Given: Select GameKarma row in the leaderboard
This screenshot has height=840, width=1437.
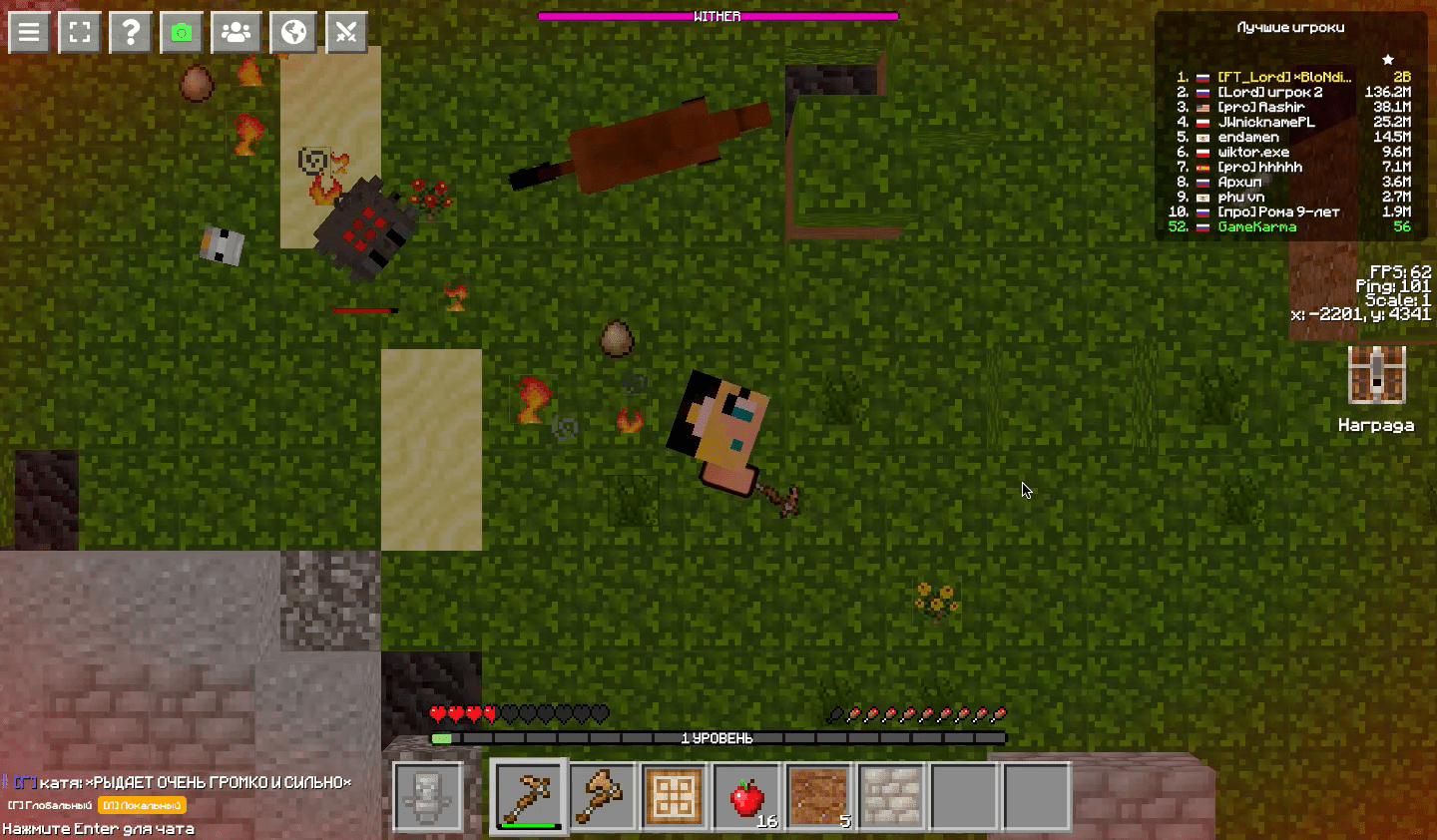Looking at the screenshot, I should click(x=1257, y=226).
